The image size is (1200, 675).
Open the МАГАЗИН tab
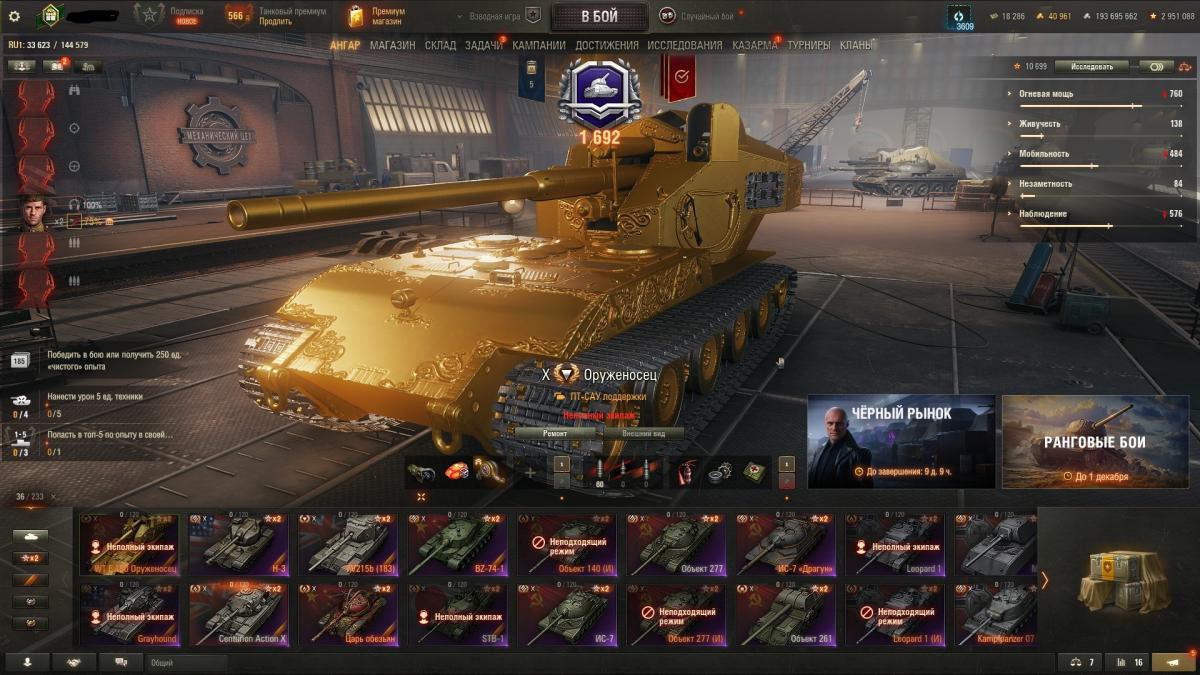(x=392, y=45)
